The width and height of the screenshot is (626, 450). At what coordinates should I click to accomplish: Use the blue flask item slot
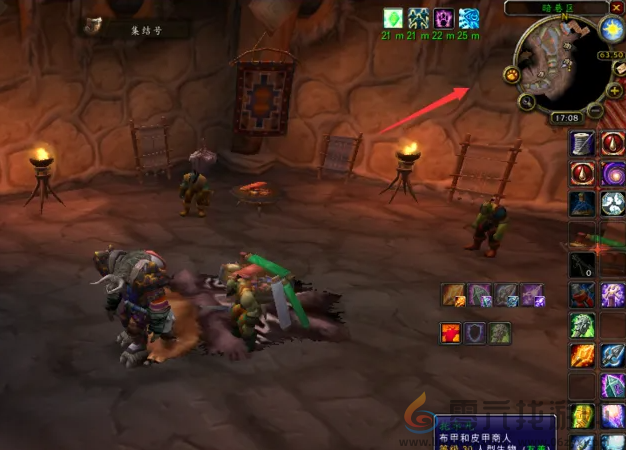point(583,204)
